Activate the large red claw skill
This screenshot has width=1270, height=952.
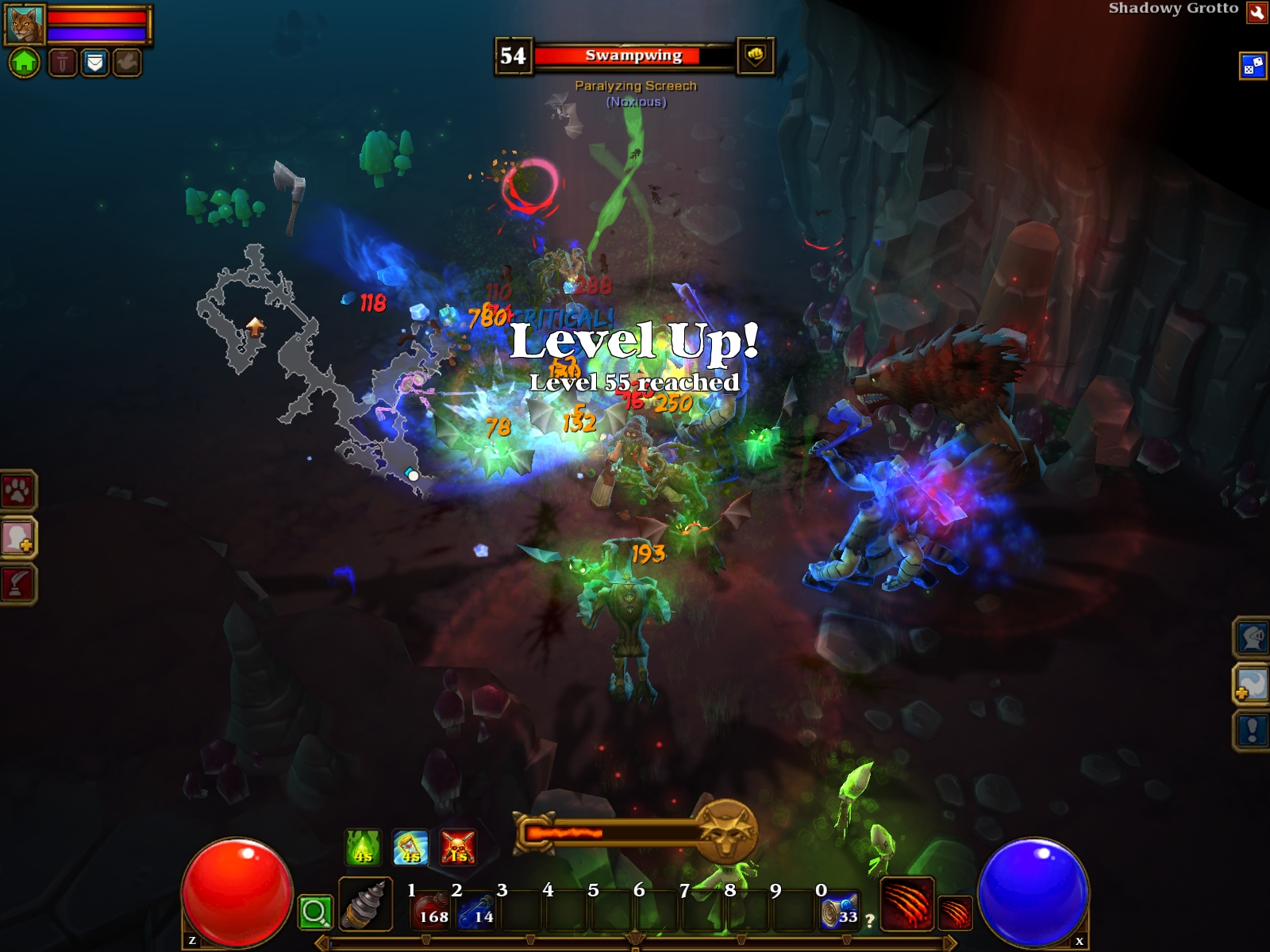(907, 903)
